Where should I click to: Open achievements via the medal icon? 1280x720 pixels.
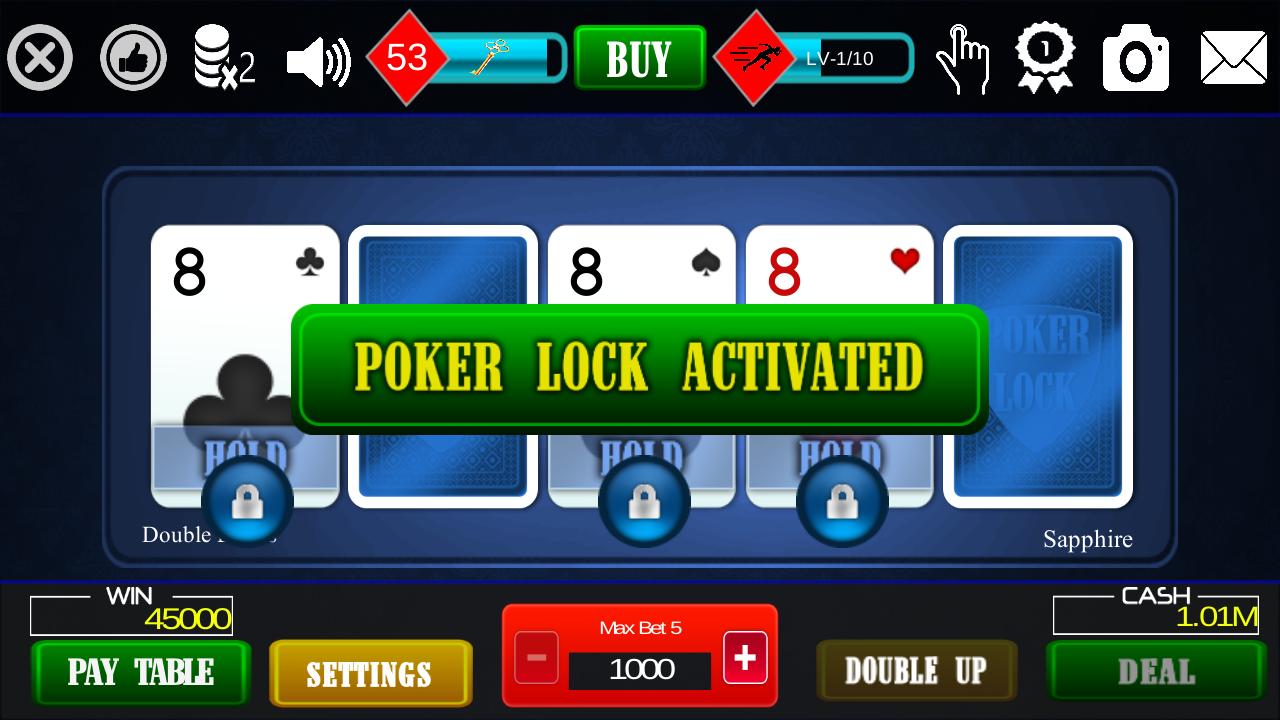(x=1045, y=57)
